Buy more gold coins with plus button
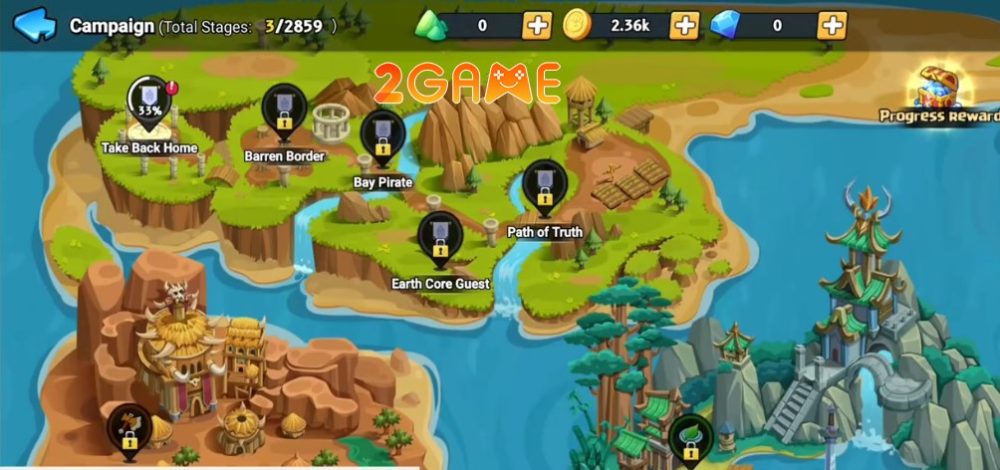Viewport: 1000px width, 470px height. [684, 25]
